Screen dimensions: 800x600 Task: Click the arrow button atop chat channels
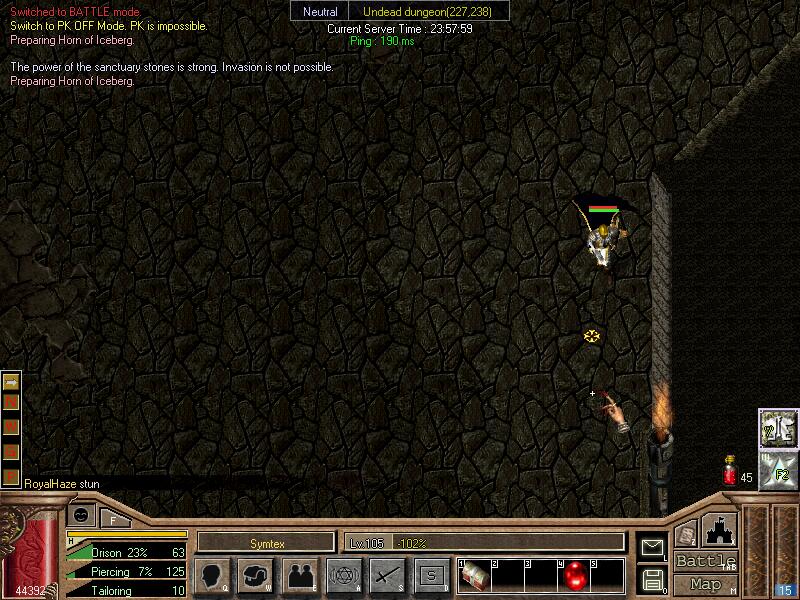click(12, 381)
